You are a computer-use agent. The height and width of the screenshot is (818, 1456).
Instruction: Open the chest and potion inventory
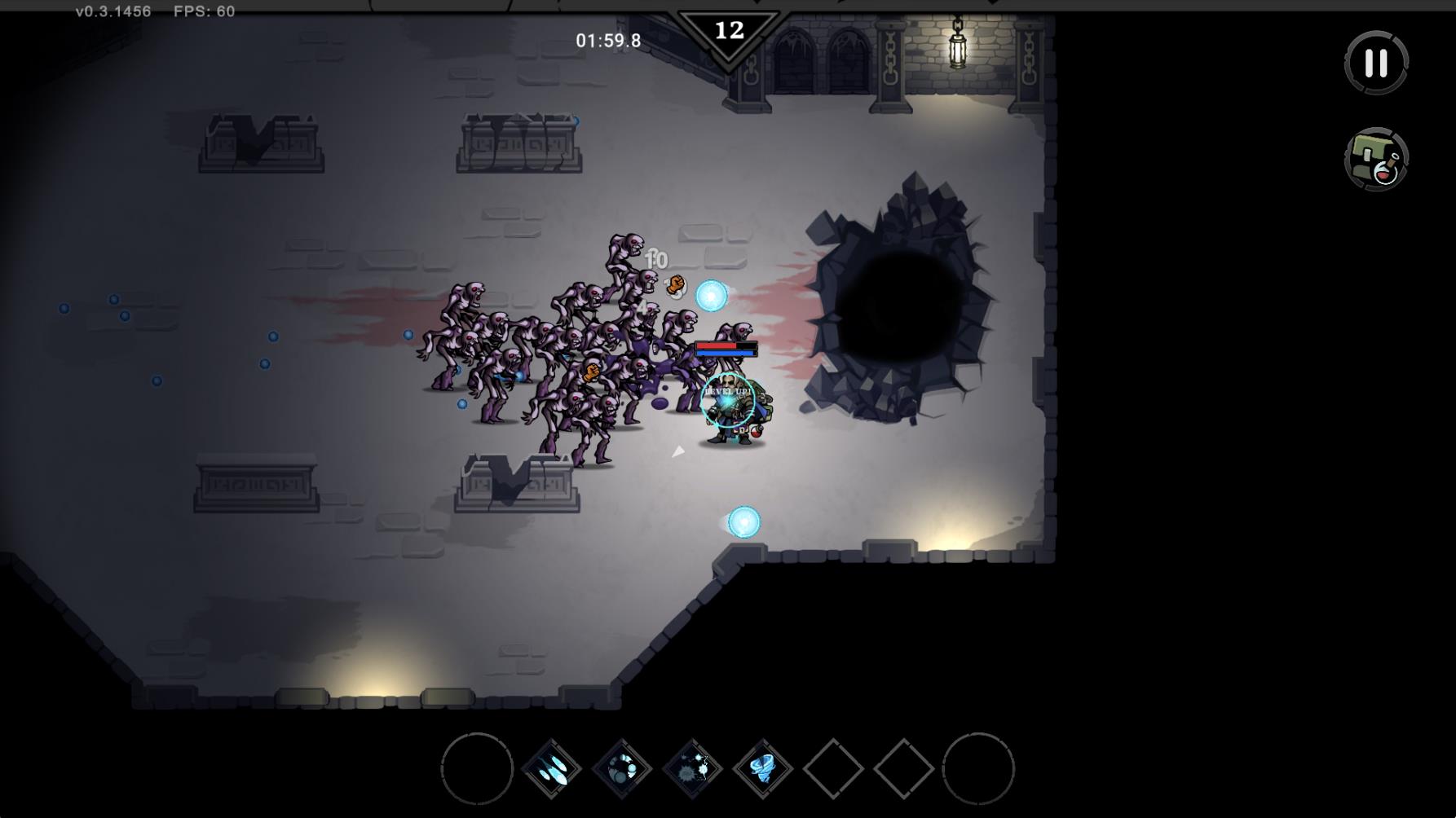pos(1376,159)
